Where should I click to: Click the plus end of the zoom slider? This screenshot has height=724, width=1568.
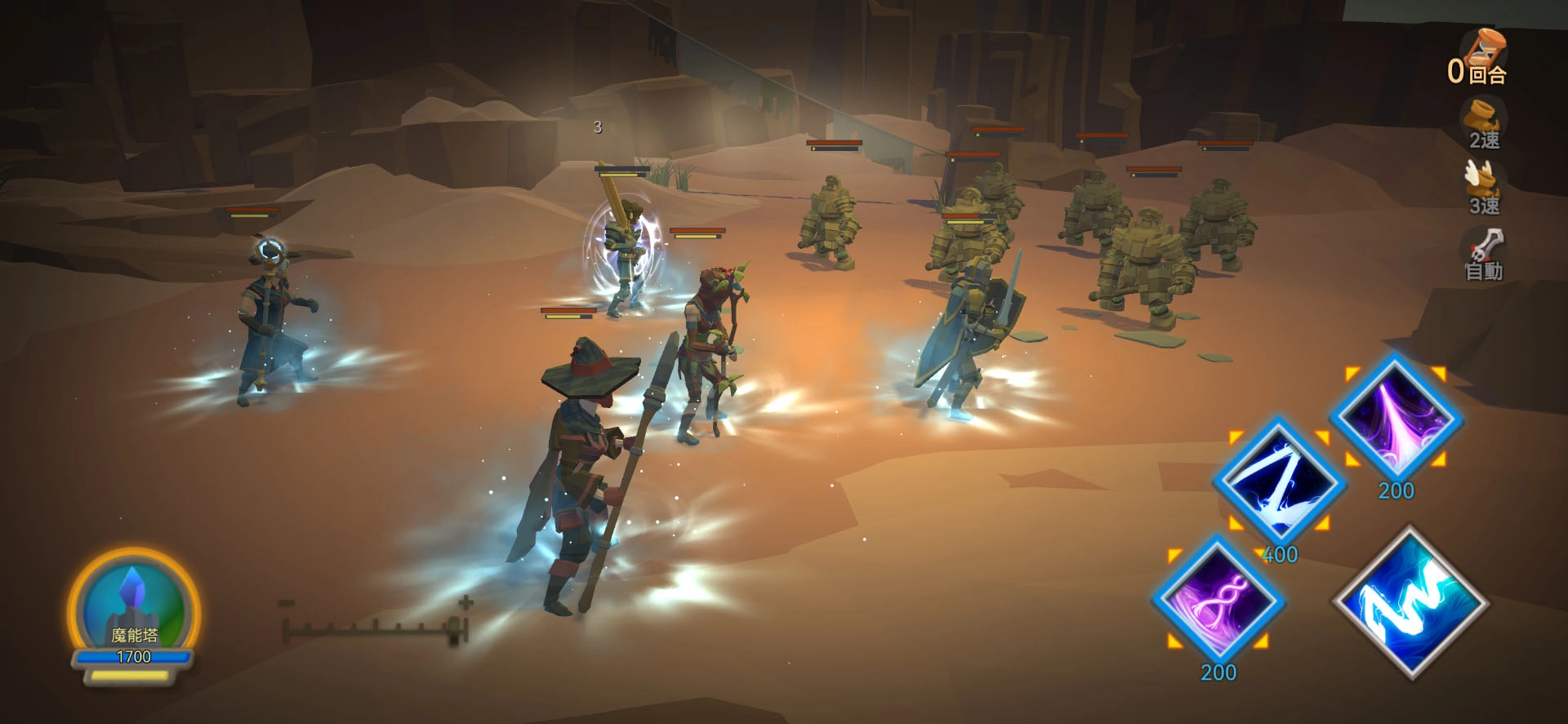(465, 603)
